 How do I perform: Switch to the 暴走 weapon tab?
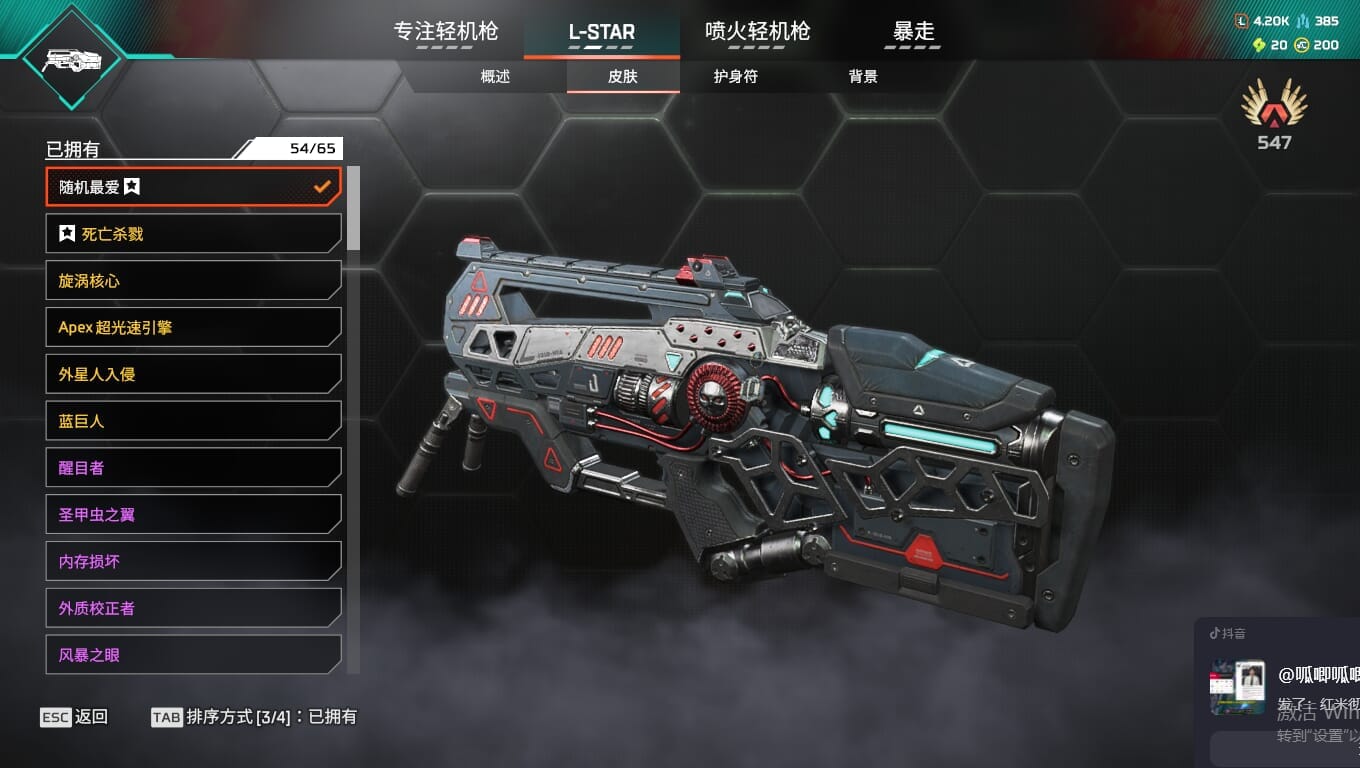[913, 32]
